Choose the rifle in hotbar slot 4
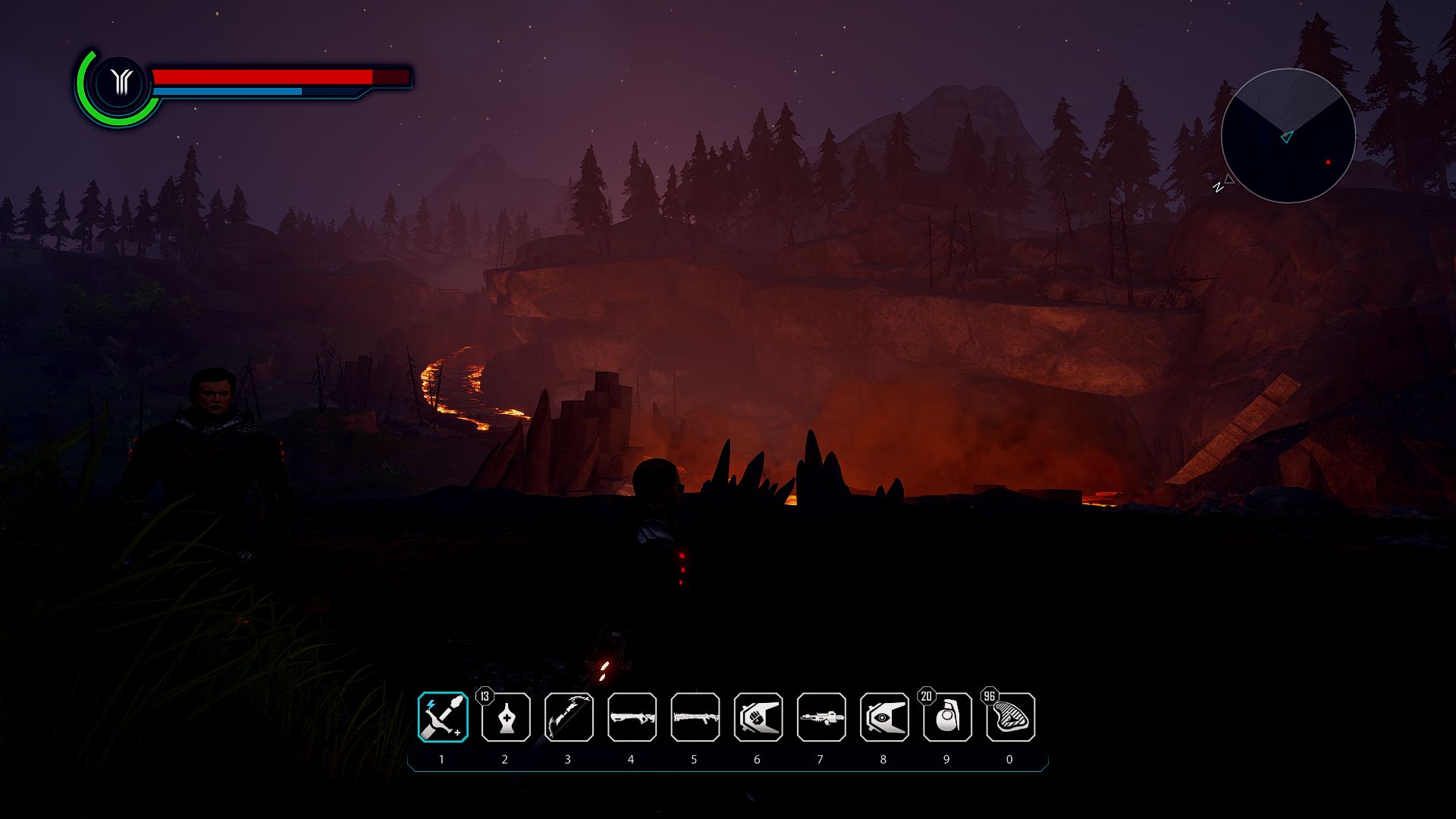This screenshot has height=819, width=1456. [632, 717]
